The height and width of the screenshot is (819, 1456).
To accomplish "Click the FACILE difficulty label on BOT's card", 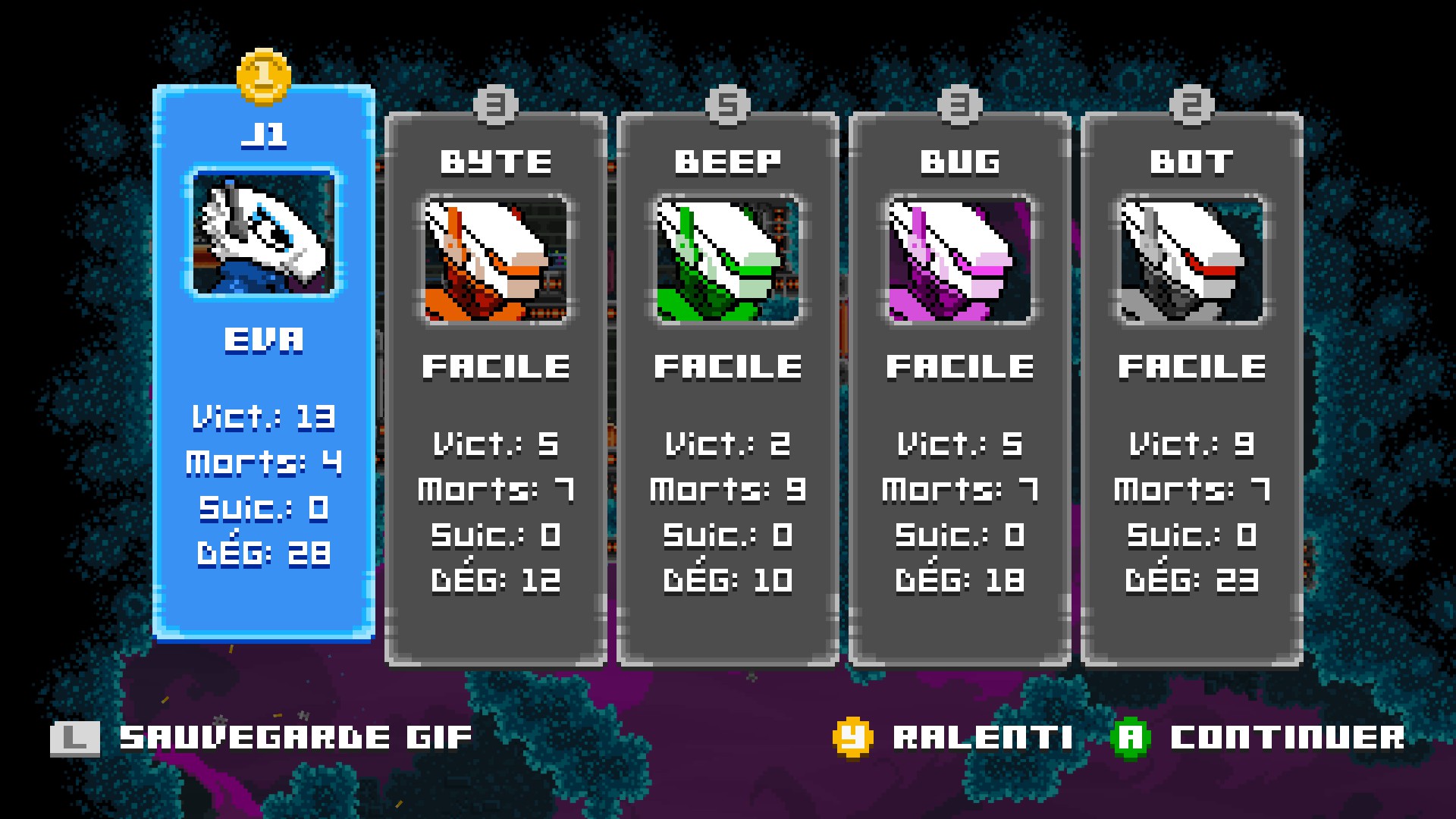I will [x=1191, y=366].
